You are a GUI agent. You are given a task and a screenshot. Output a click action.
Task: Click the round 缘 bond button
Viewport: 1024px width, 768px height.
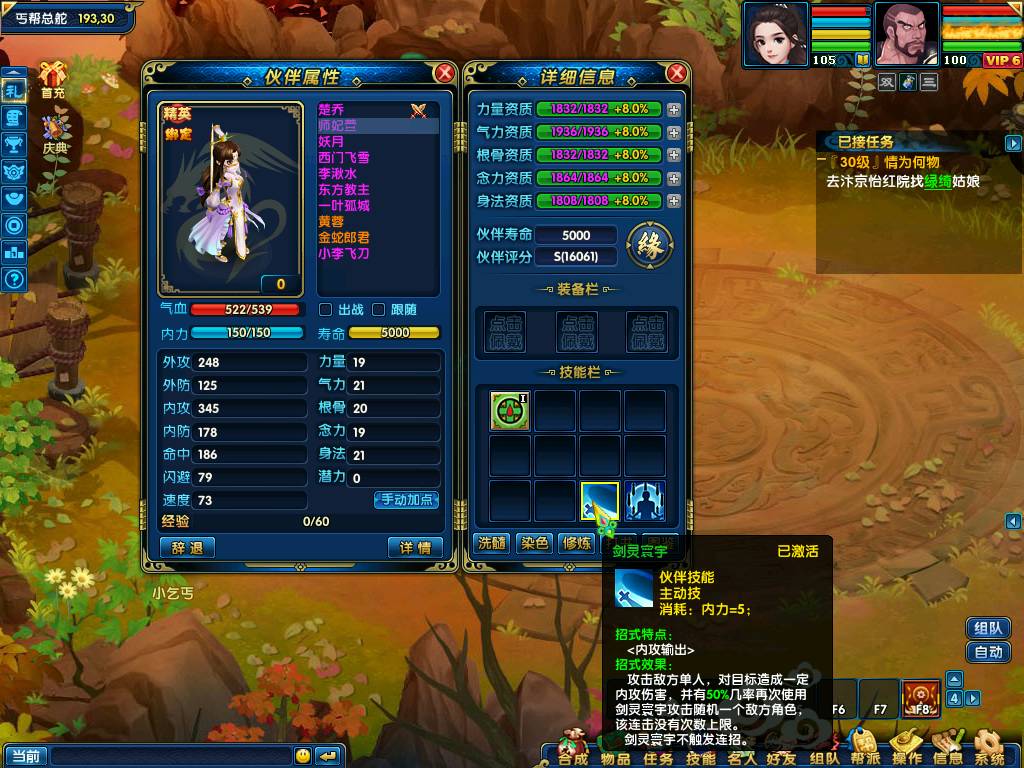[x=649, y=245]
